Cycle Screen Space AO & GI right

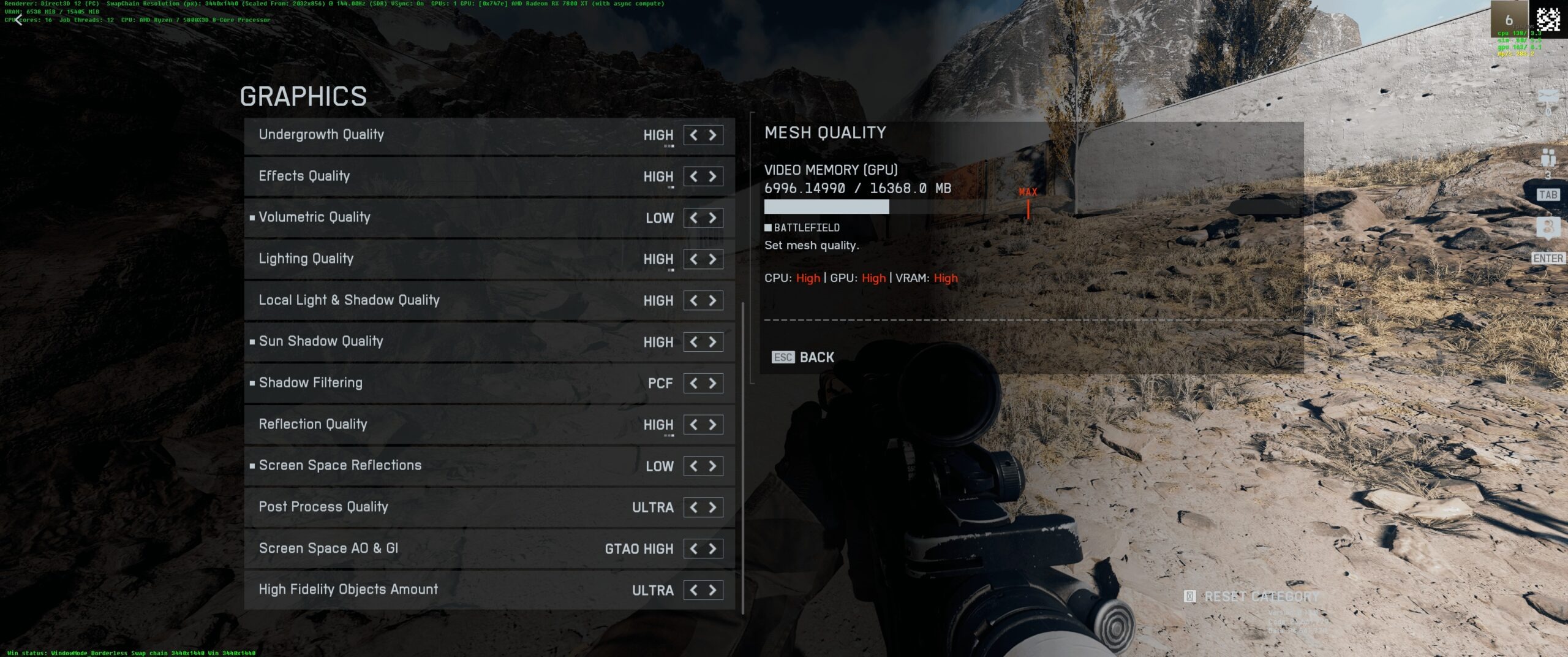(x=713, y=549)
